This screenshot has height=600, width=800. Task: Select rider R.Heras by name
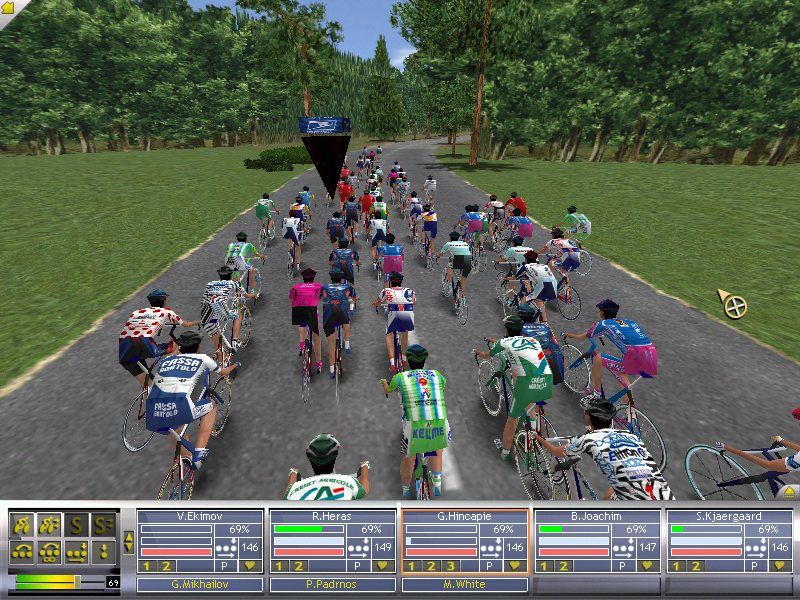[x=332, y=516]
